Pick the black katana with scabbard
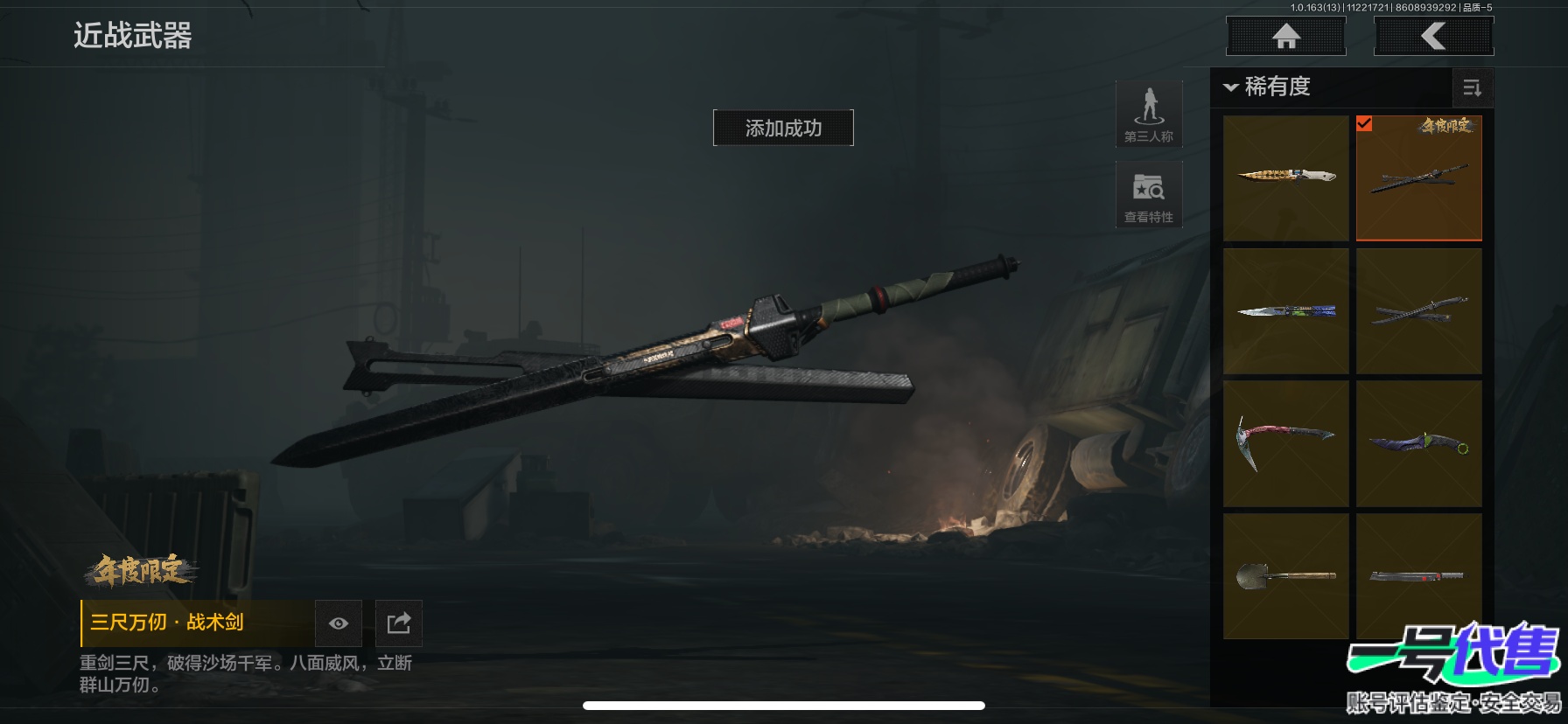Image resolution: width=1568 pixels, height=724 pixels. [1418, 311]
